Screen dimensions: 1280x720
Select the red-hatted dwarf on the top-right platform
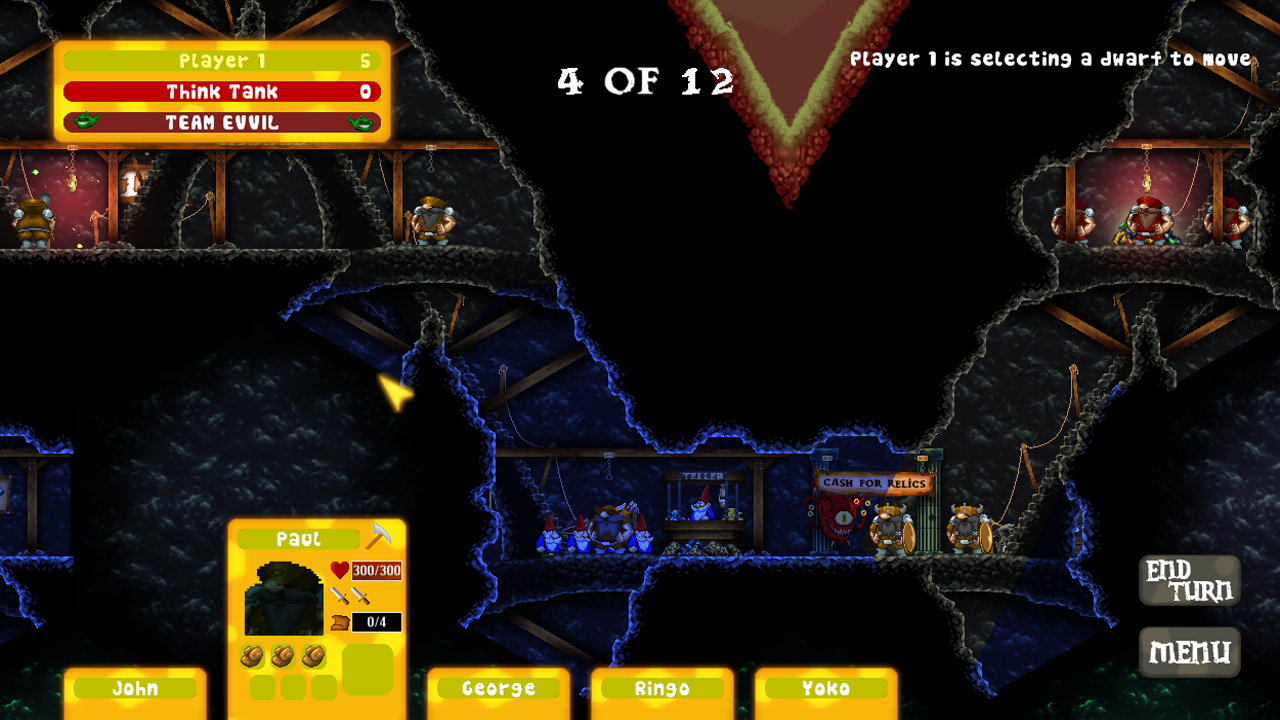[1147, 222]
